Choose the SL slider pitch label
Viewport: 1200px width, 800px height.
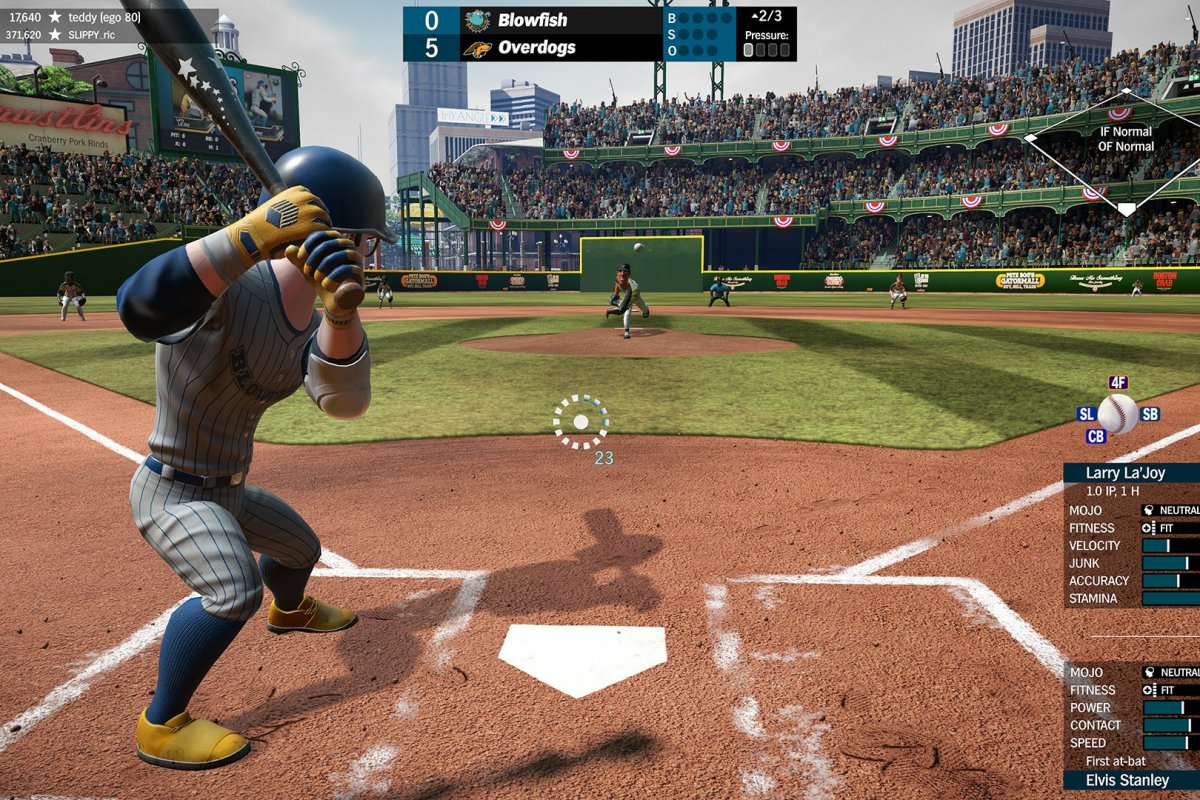pyautogui.click(x=1086, y=414)
